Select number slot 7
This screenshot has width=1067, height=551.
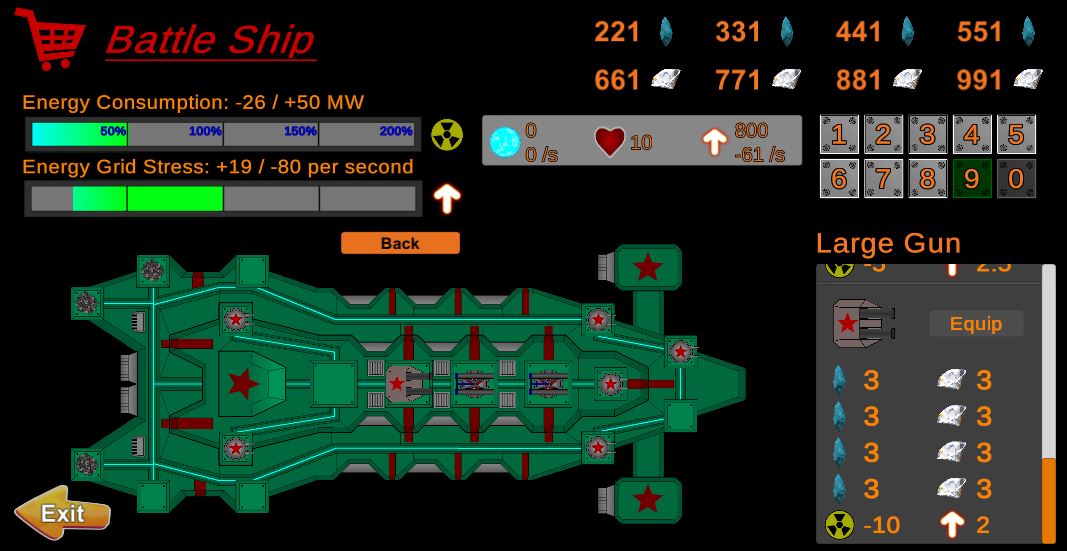coord(883,179)
